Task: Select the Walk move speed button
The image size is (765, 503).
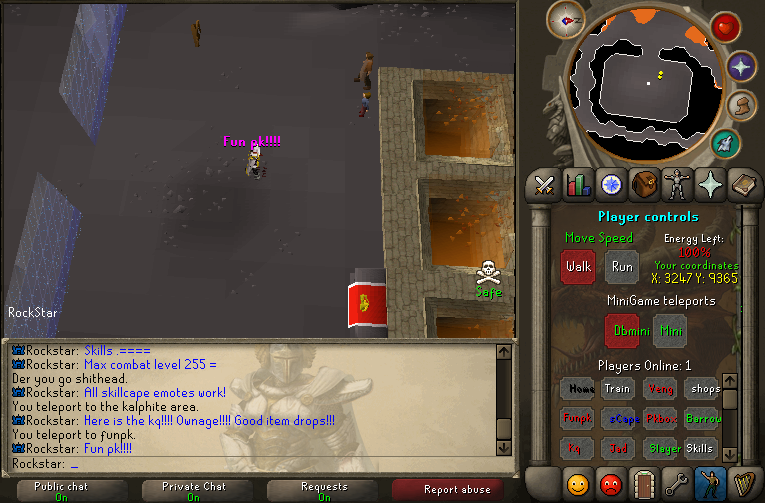Action: point(578,267)
